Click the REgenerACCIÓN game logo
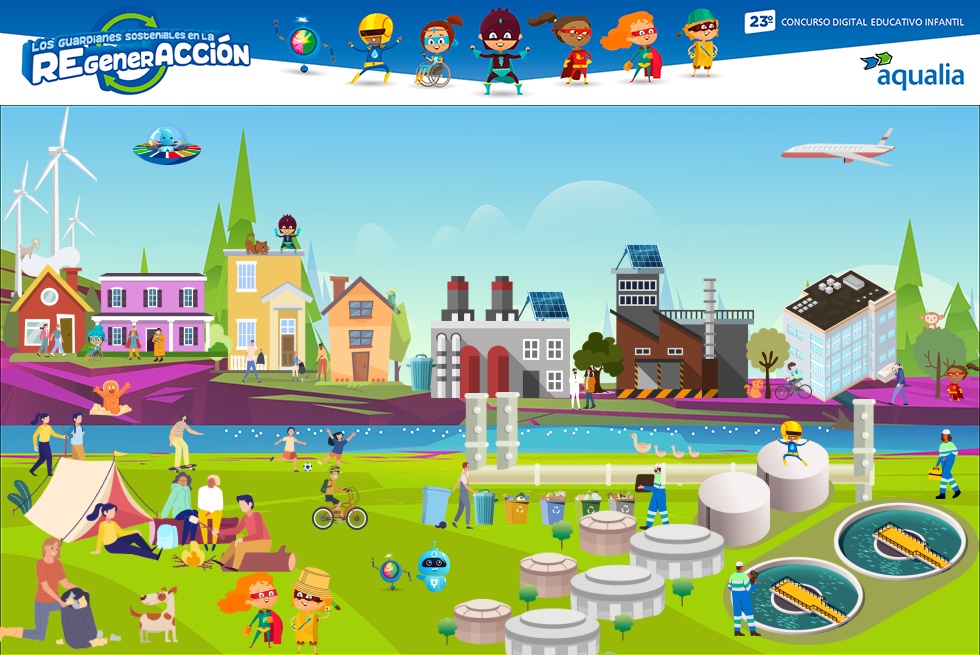This screenshot has width=980, height=655. [136, 55]
